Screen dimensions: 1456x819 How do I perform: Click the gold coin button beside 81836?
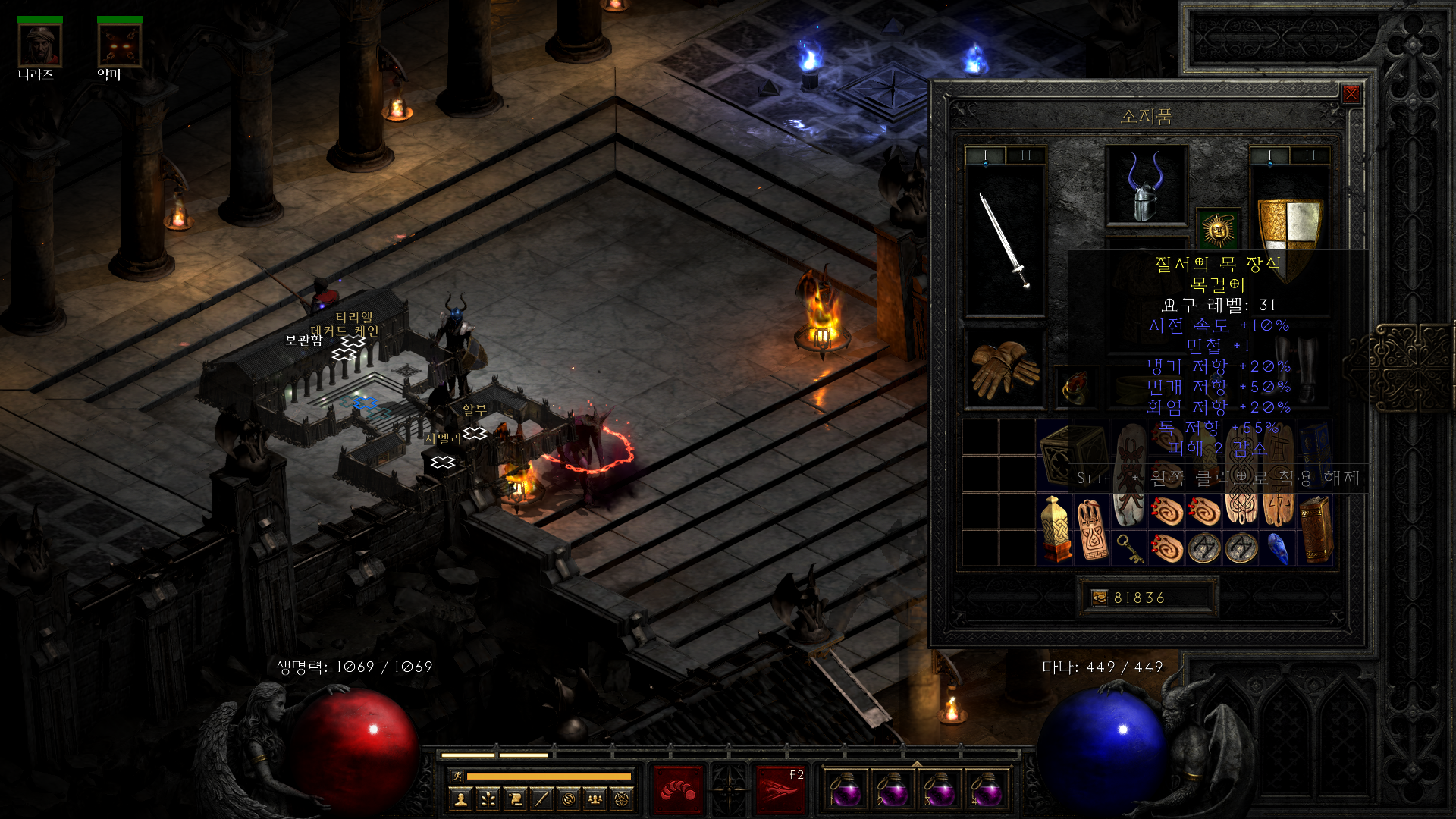pos(1099,598)
